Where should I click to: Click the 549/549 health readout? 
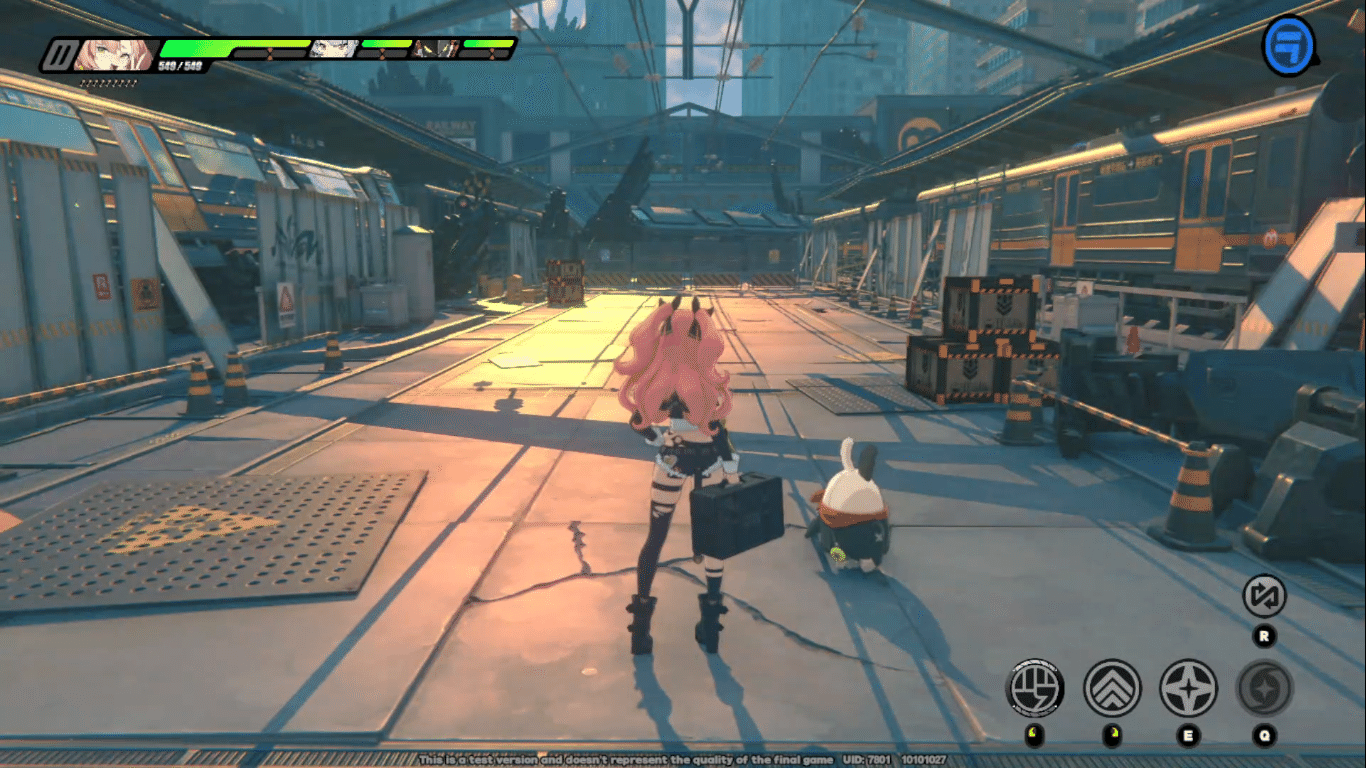tap(179, 65)
